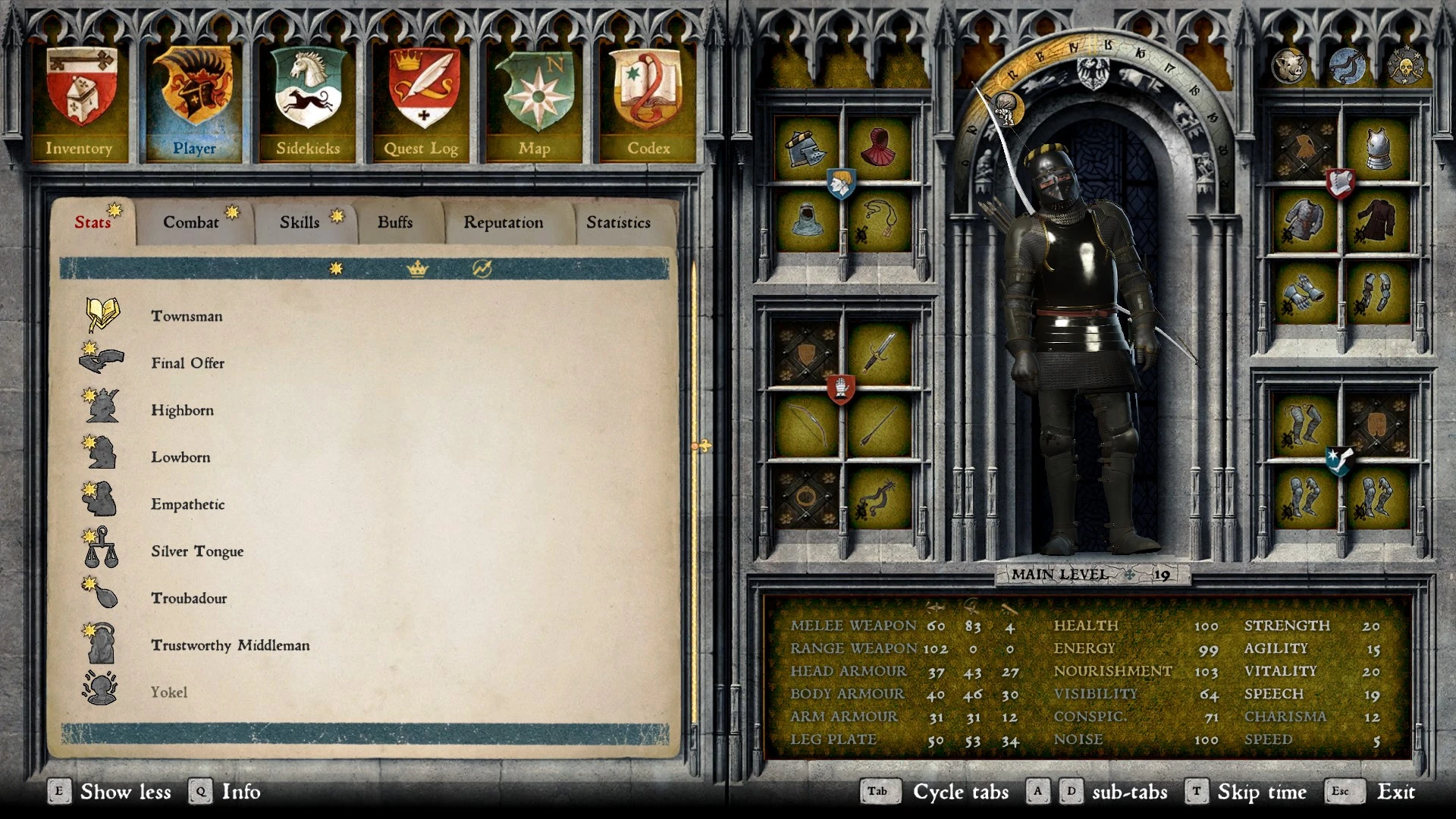Click the Skip time button

tap(1261, 792)
